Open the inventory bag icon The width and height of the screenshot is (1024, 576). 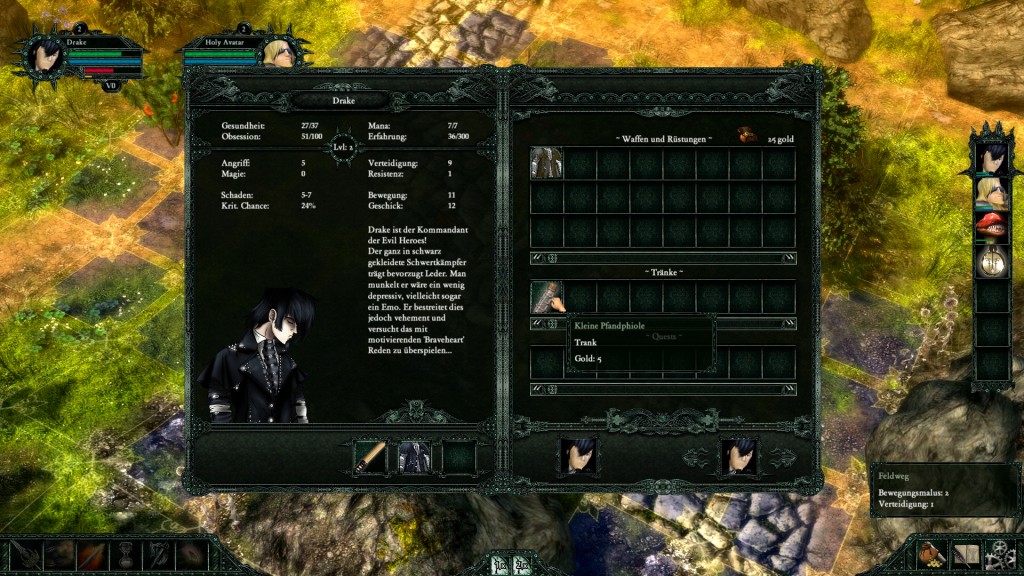(932, 553)
